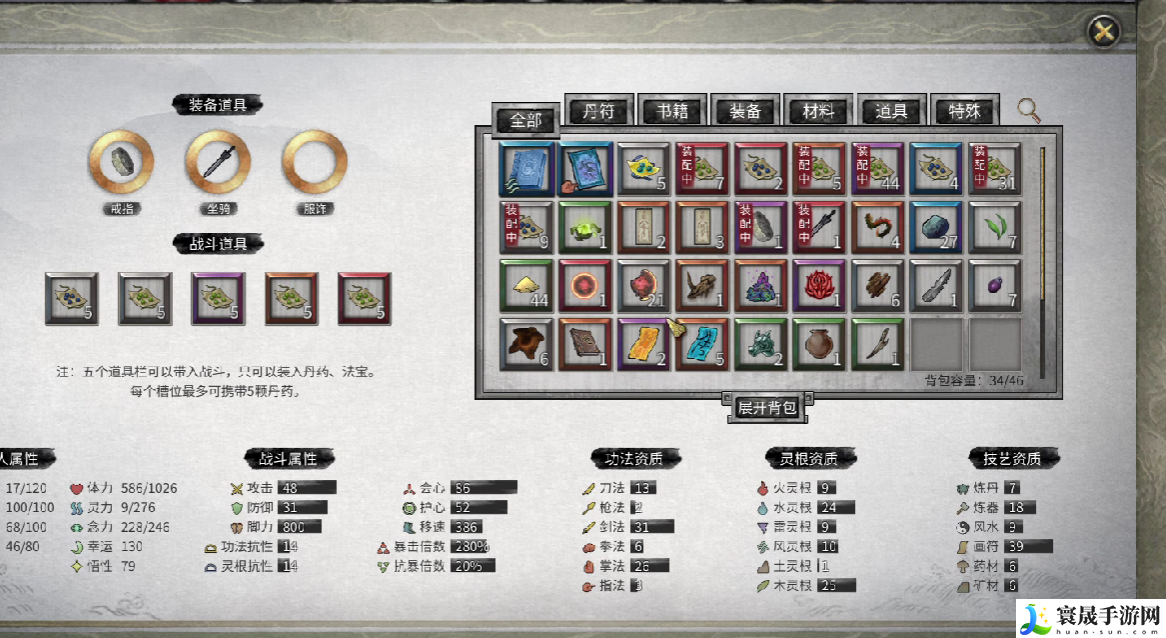Select the green leaves item slot
Image resolution: width=1166 pixels, height=638 pixels.
pyautogui.click(x=994, y=228)
